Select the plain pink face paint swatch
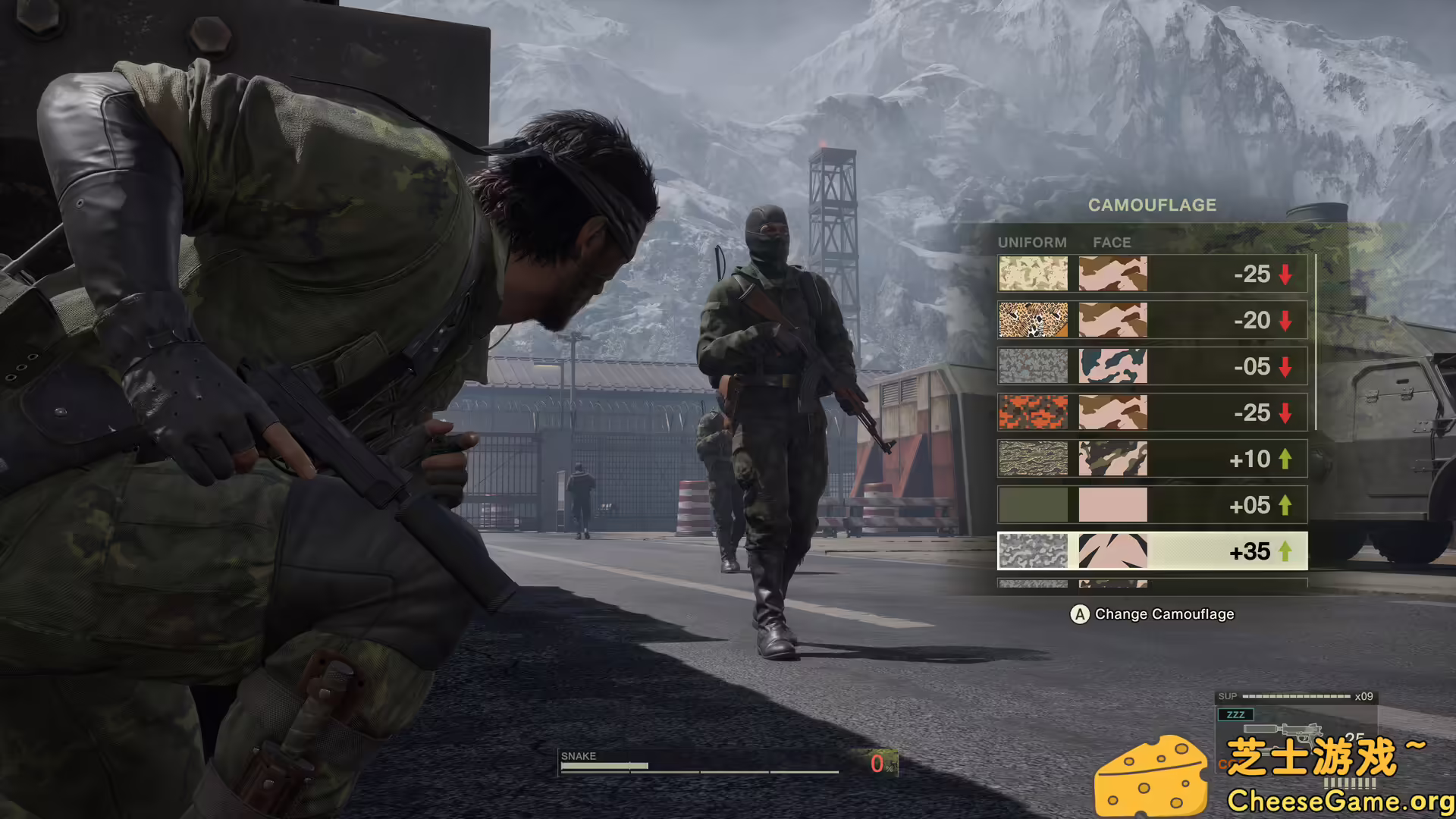 [1112, 505]
